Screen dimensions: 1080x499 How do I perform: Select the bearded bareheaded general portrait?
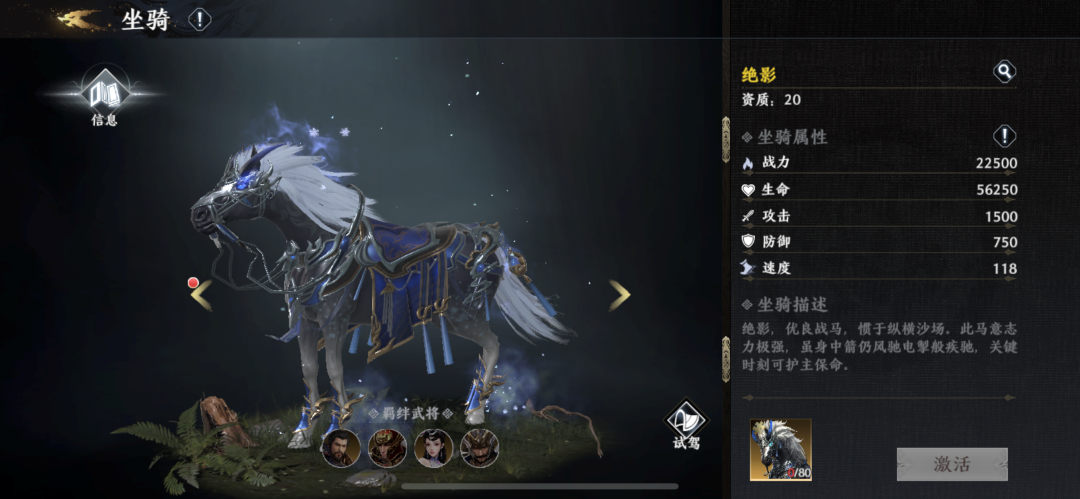(x=340, y=448)
